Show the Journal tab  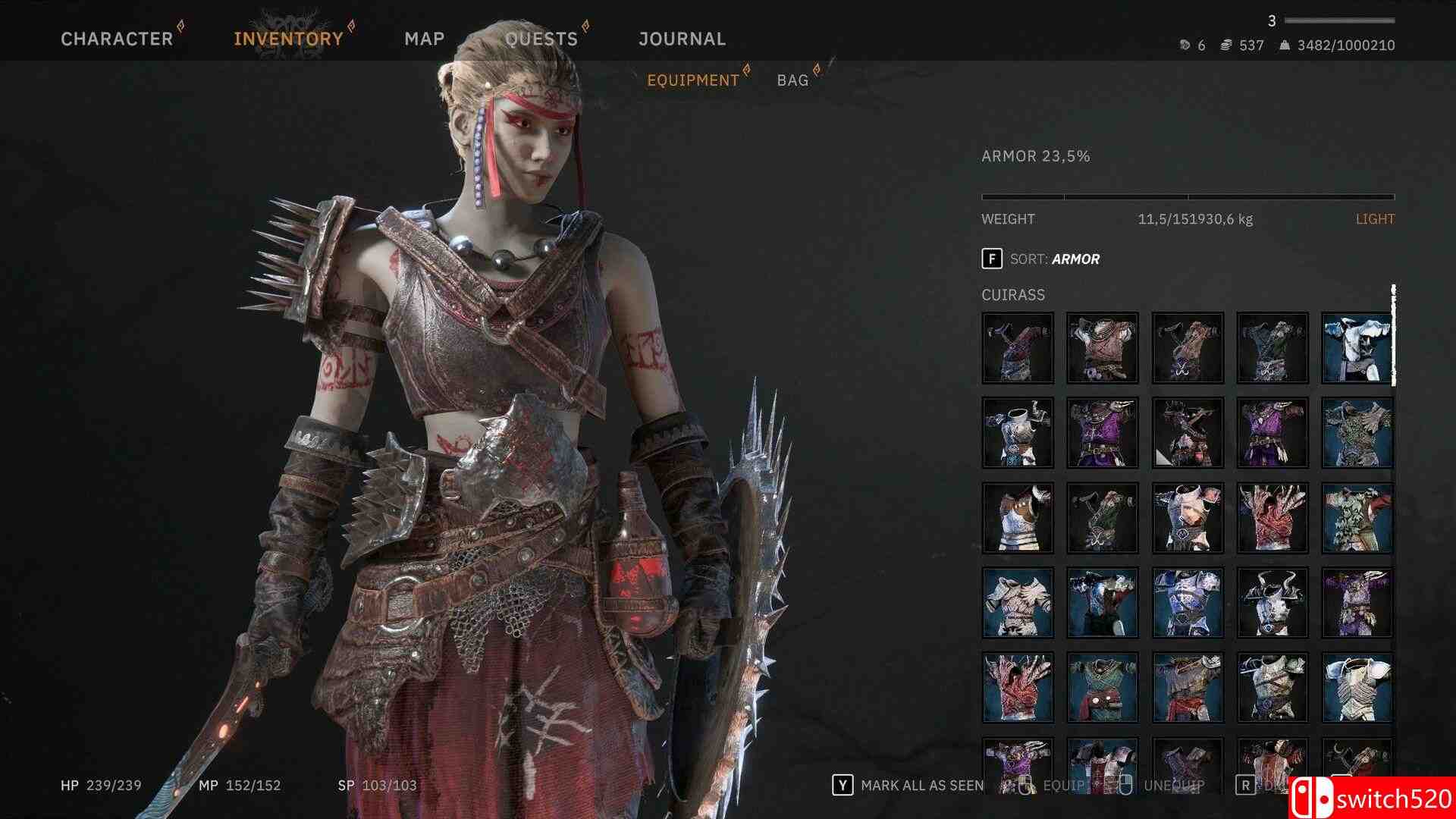682,39
